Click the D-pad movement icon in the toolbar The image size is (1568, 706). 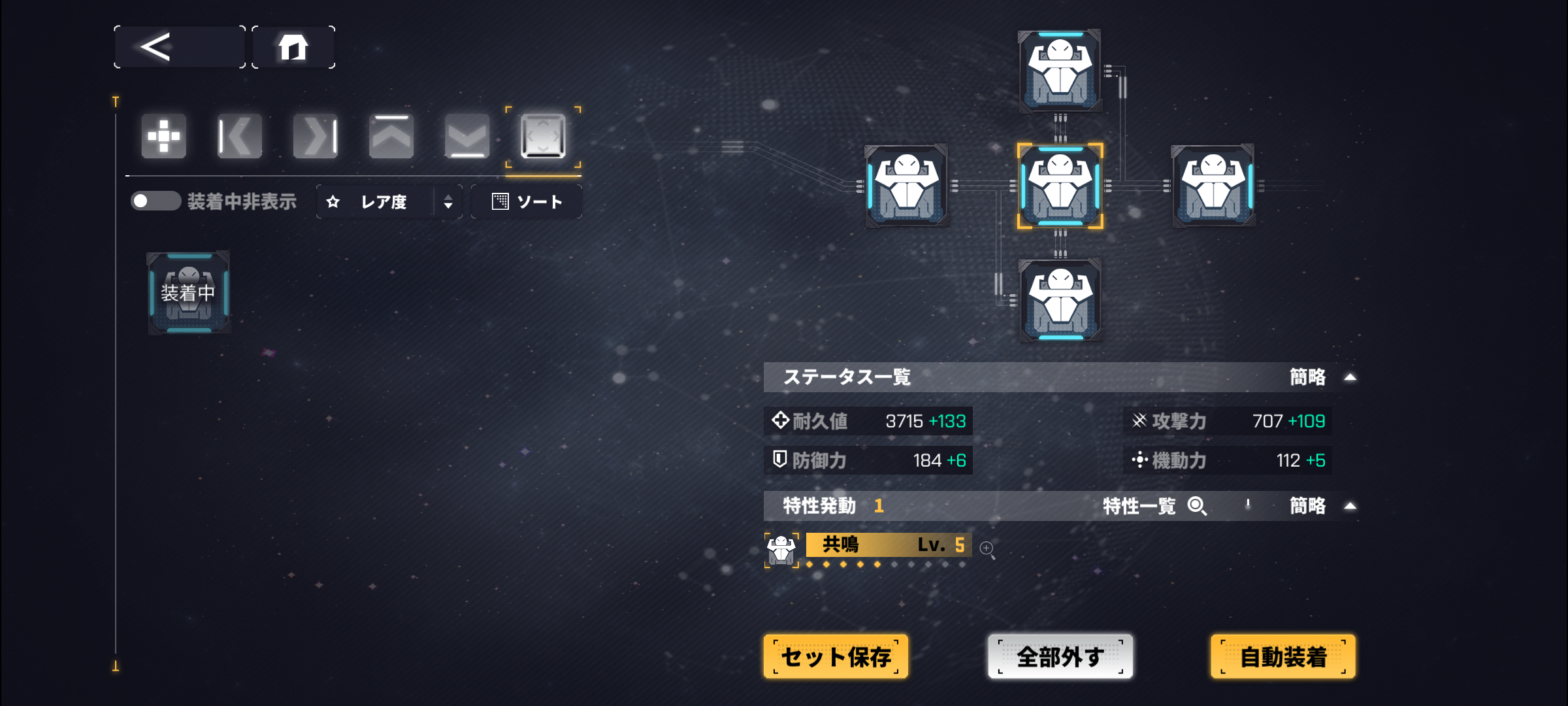tap(163, 136)
